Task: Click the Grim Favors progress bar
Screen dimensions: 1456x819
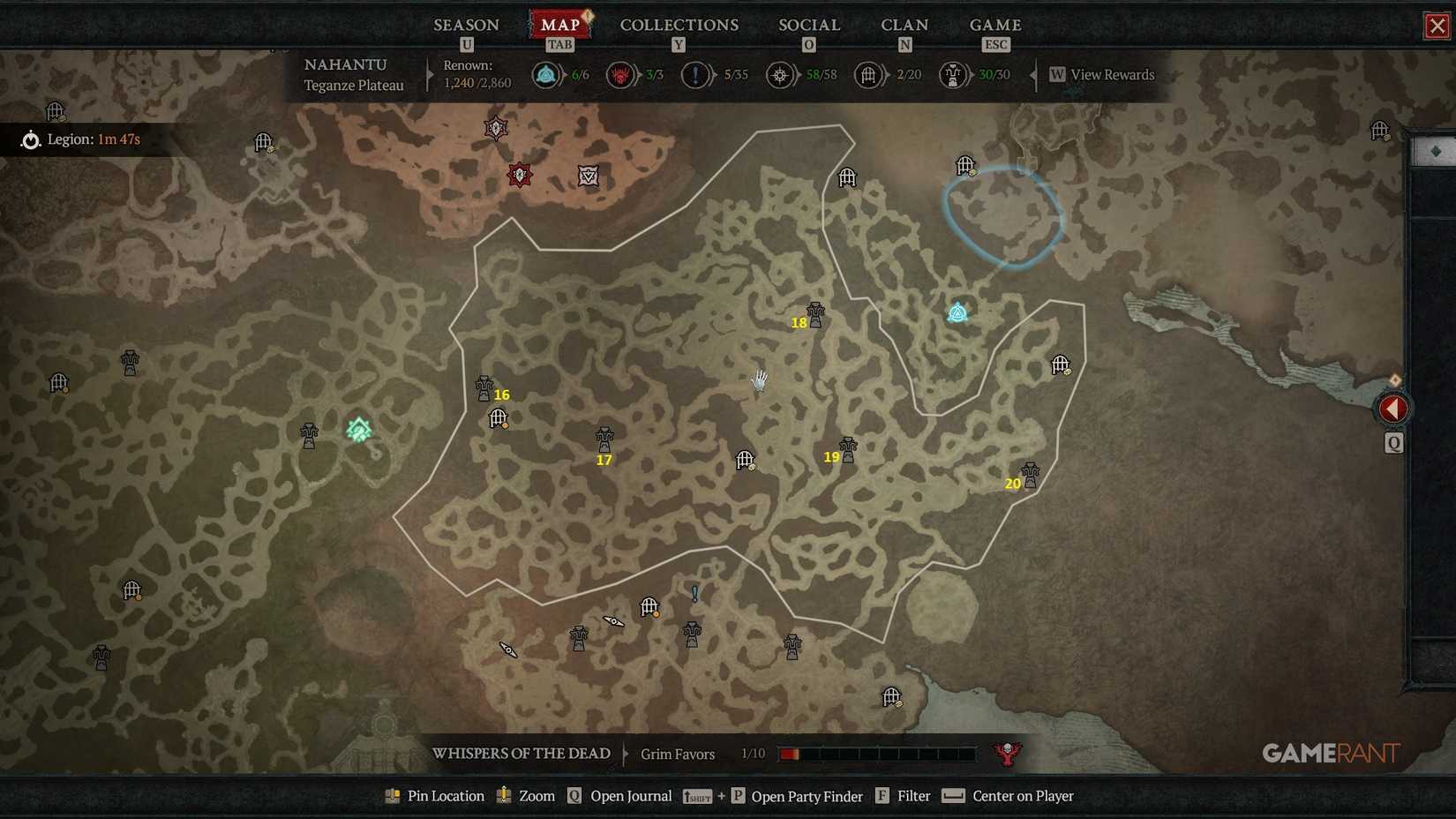Action: point(876,754)
